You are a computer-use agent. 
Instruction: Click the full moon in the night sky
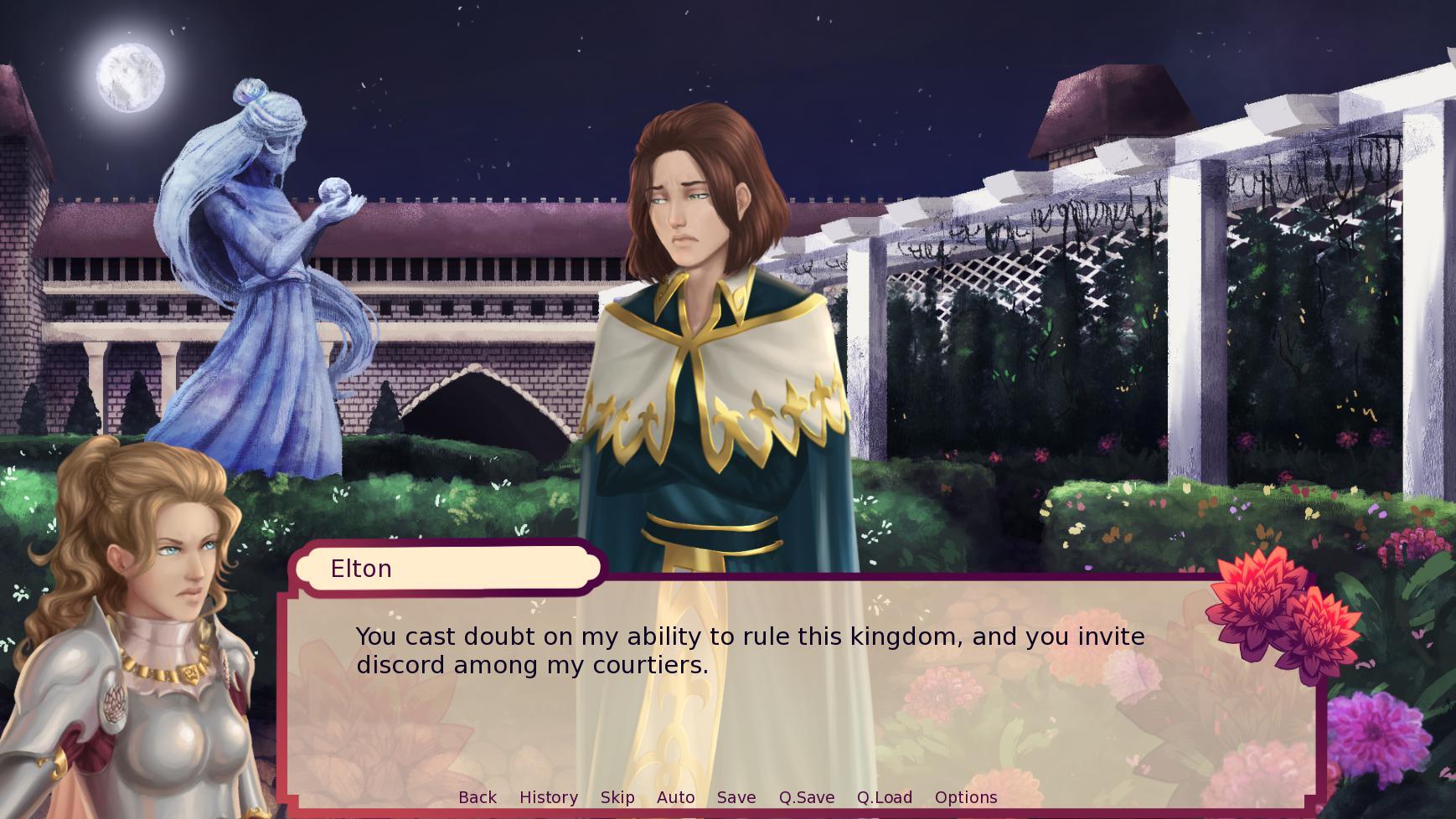[x=130, y=78]
